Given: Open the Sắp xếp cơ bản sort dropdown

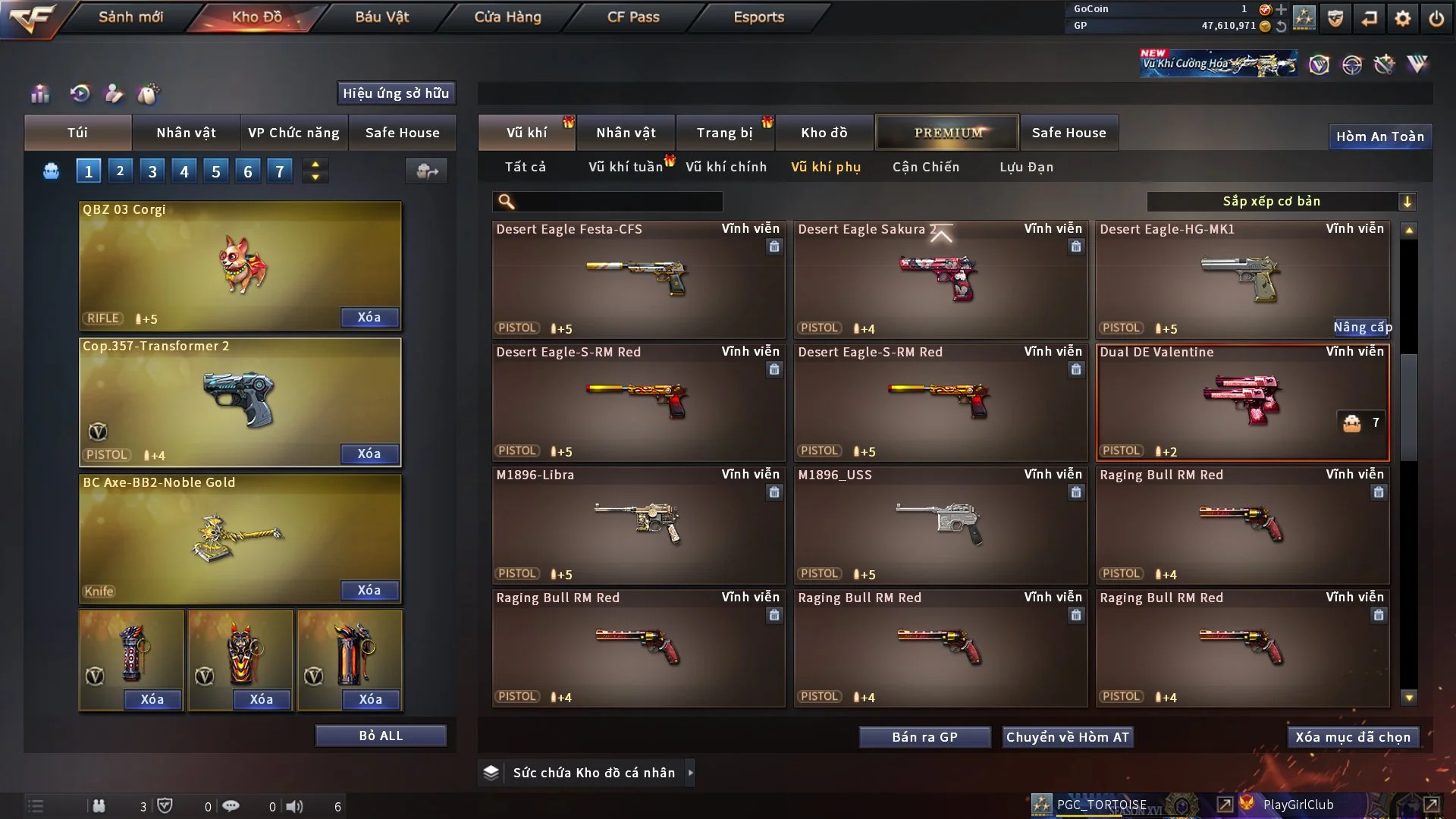Looking at the screenshot, I should point(1281,202).
